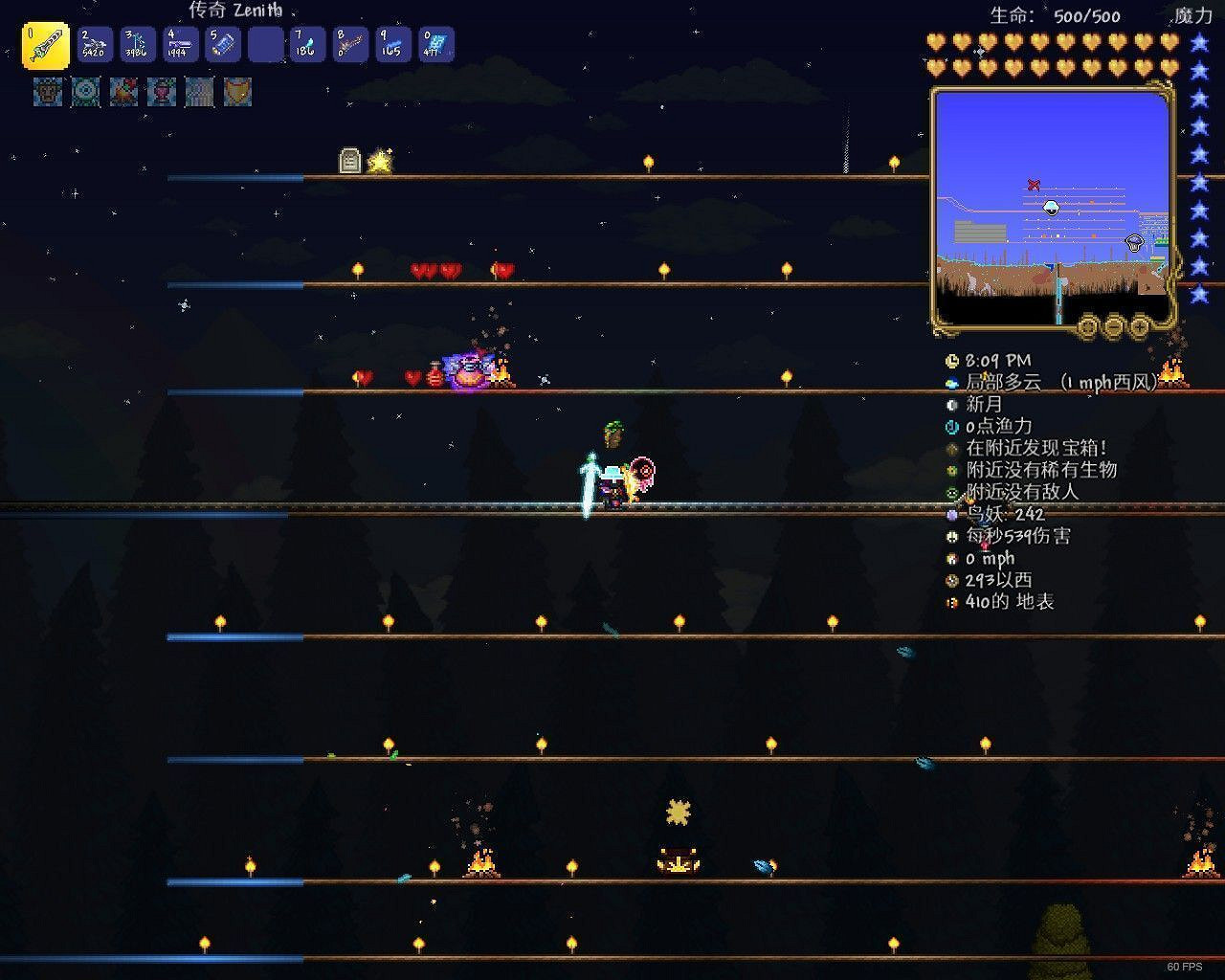
Task: Select the Zenith in hotbar slot 1
Action: pyautogui.click(x=45, y=44)
